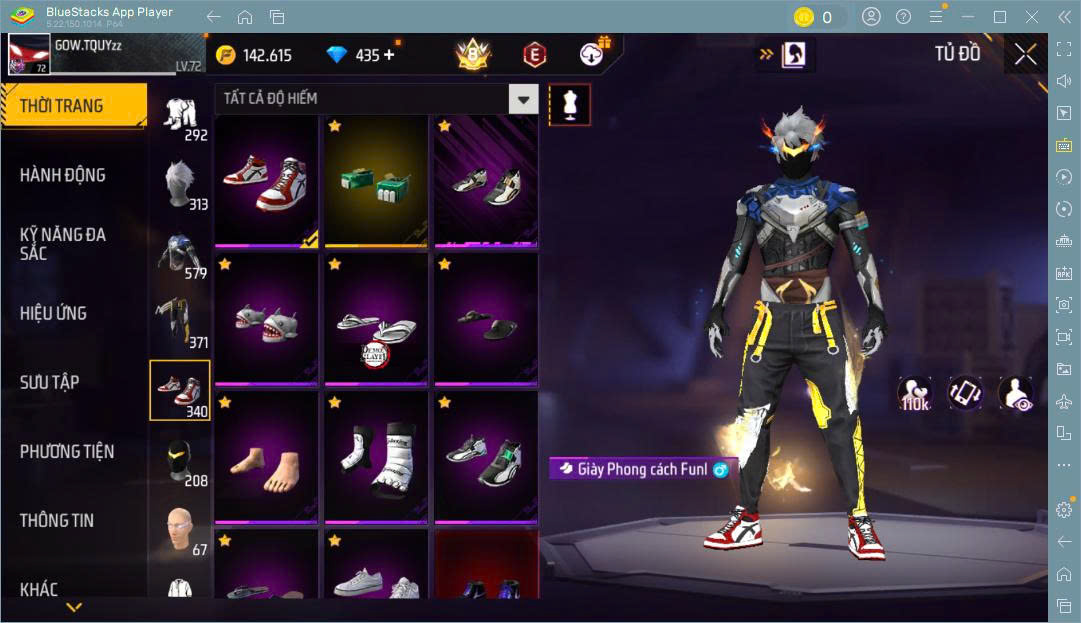Select the red and white sneakers item
Screen dimensions: 1081x623
[x=266, y=181]
